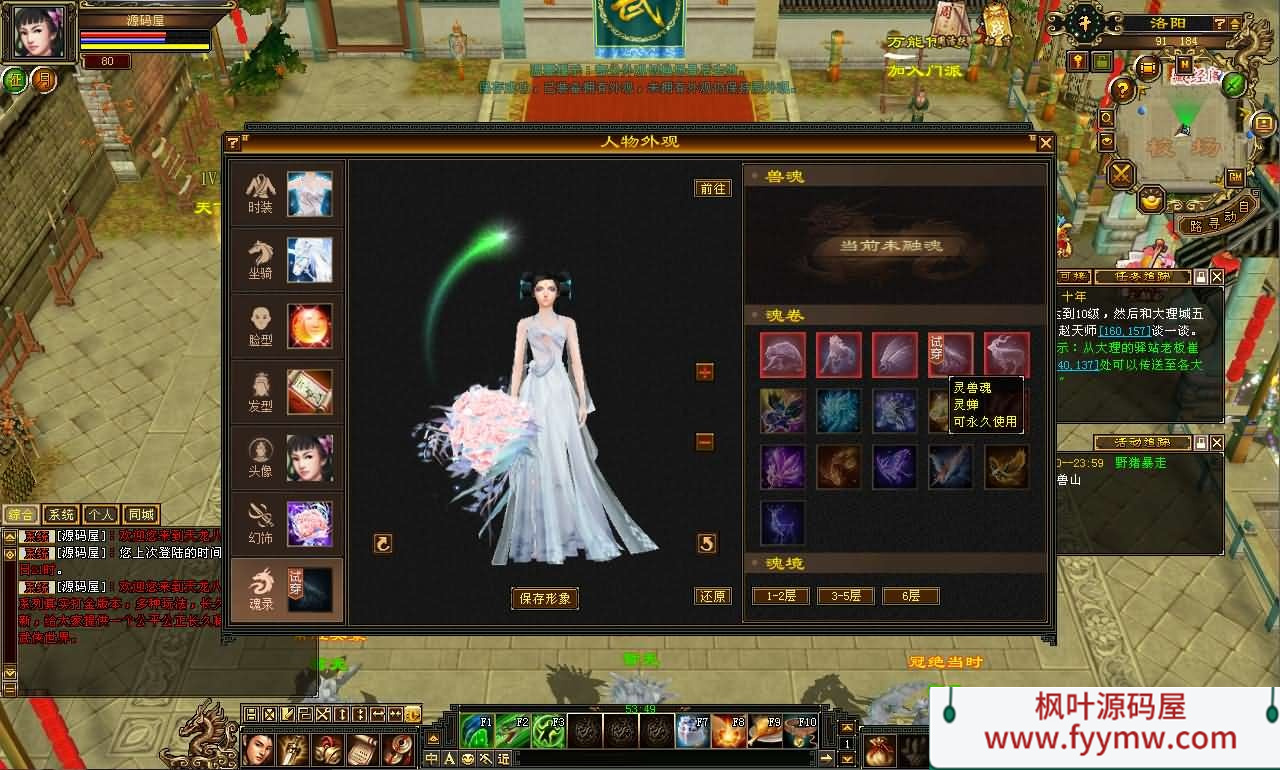This screenshot has width=1280, height=770.
Task: Open the 坐骑 mount category
Action: pyautogui.click(x=286, y=259)
